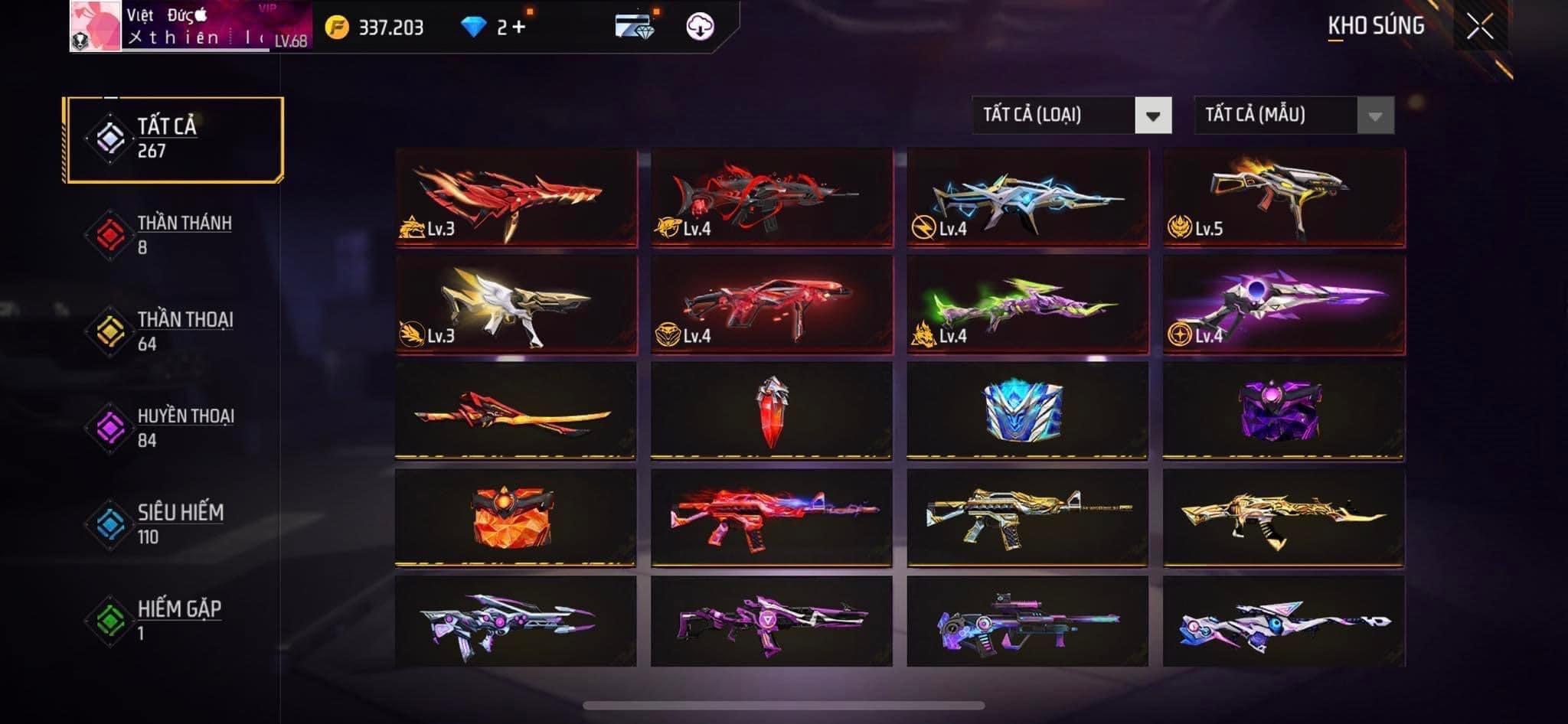This screenshot has width=1568, height=724.
Task: Add diamonds with the plus button
Action: pyautogui.click(x=519, y=28)
